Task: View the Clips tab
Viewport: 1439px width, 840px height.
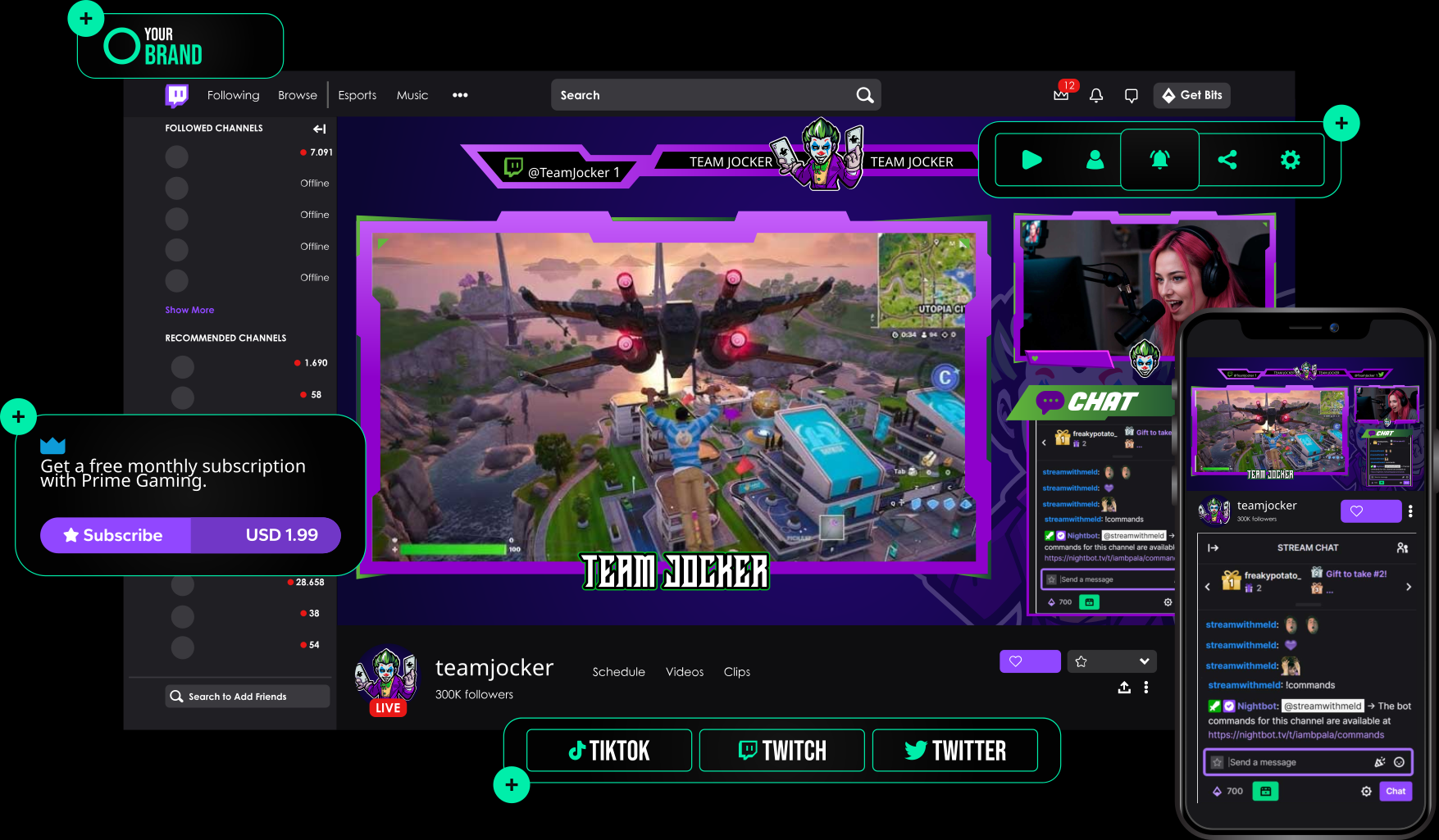Action: coord(736,672)
